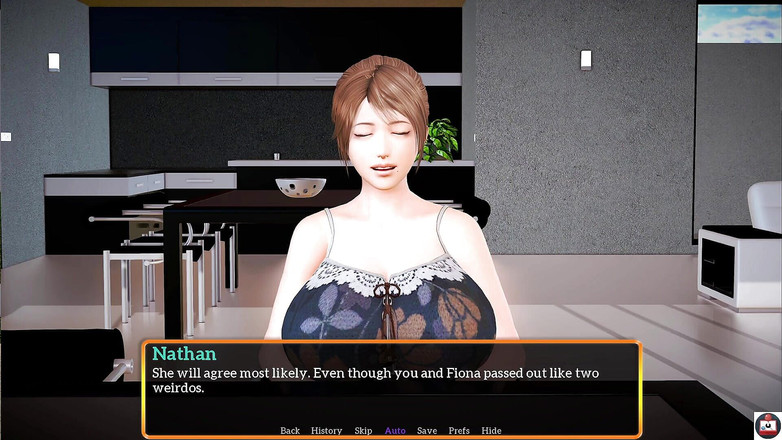Toggle Auto-advance mode
782x440 pixels.
[395, 431]
